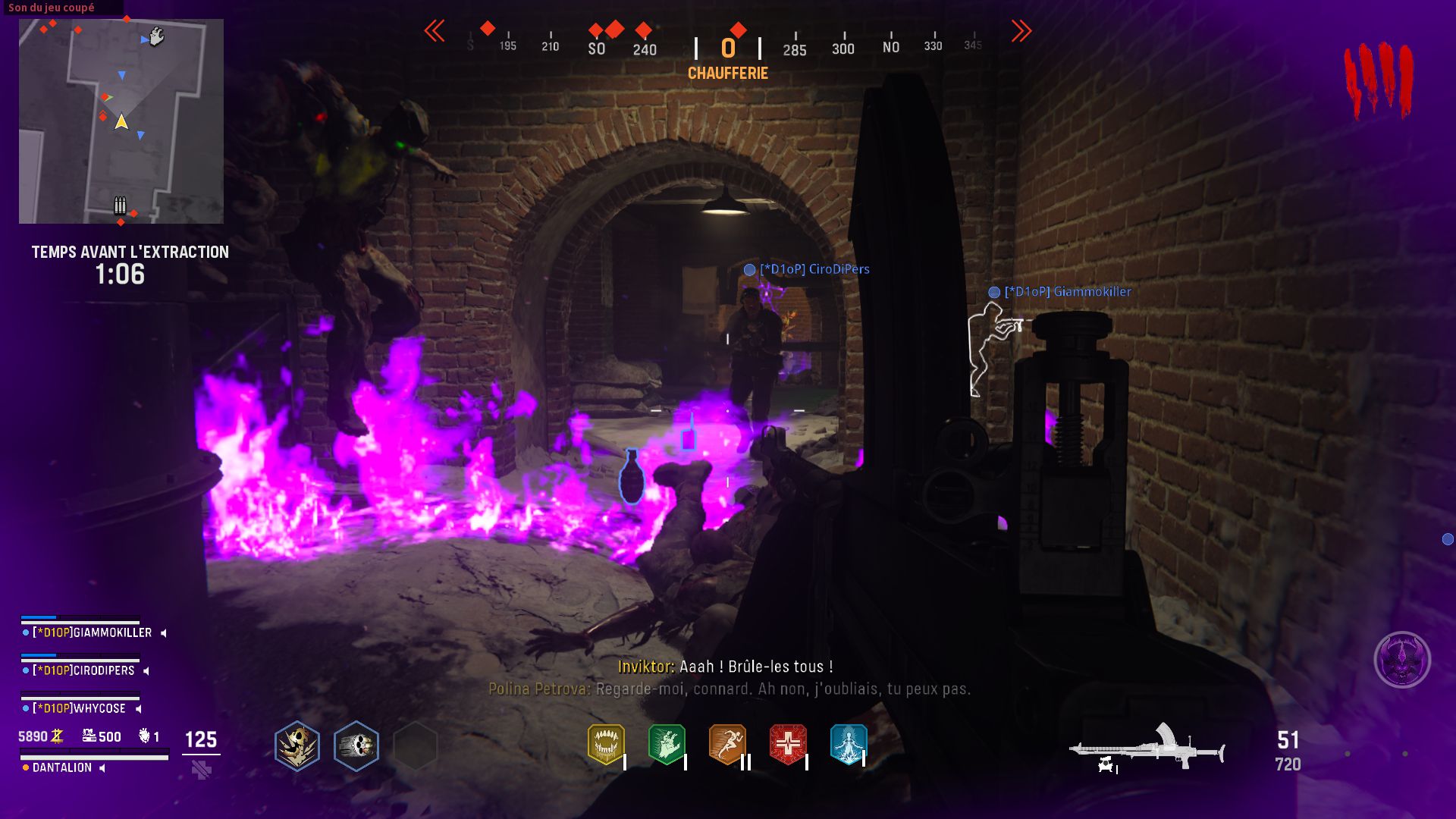Select the yellow fanged-jaw perk icon
This screenshot has width=1456, height=819.
coord(606,744)
